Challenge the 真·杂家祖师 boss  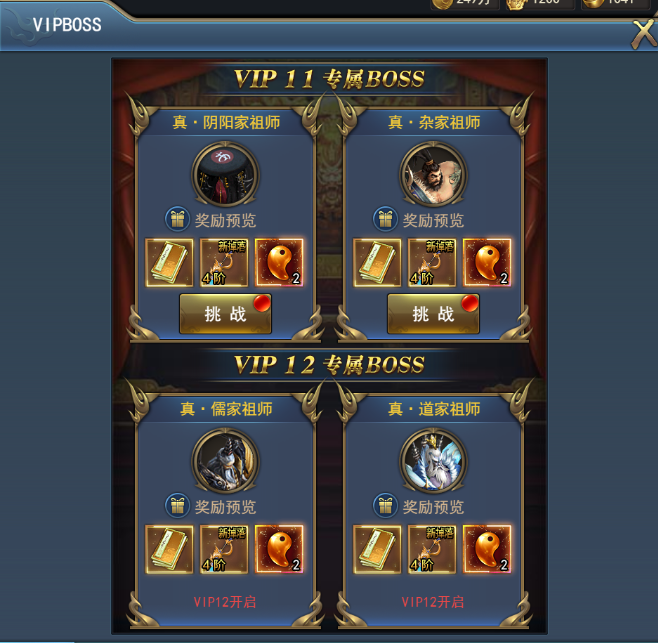433,314
